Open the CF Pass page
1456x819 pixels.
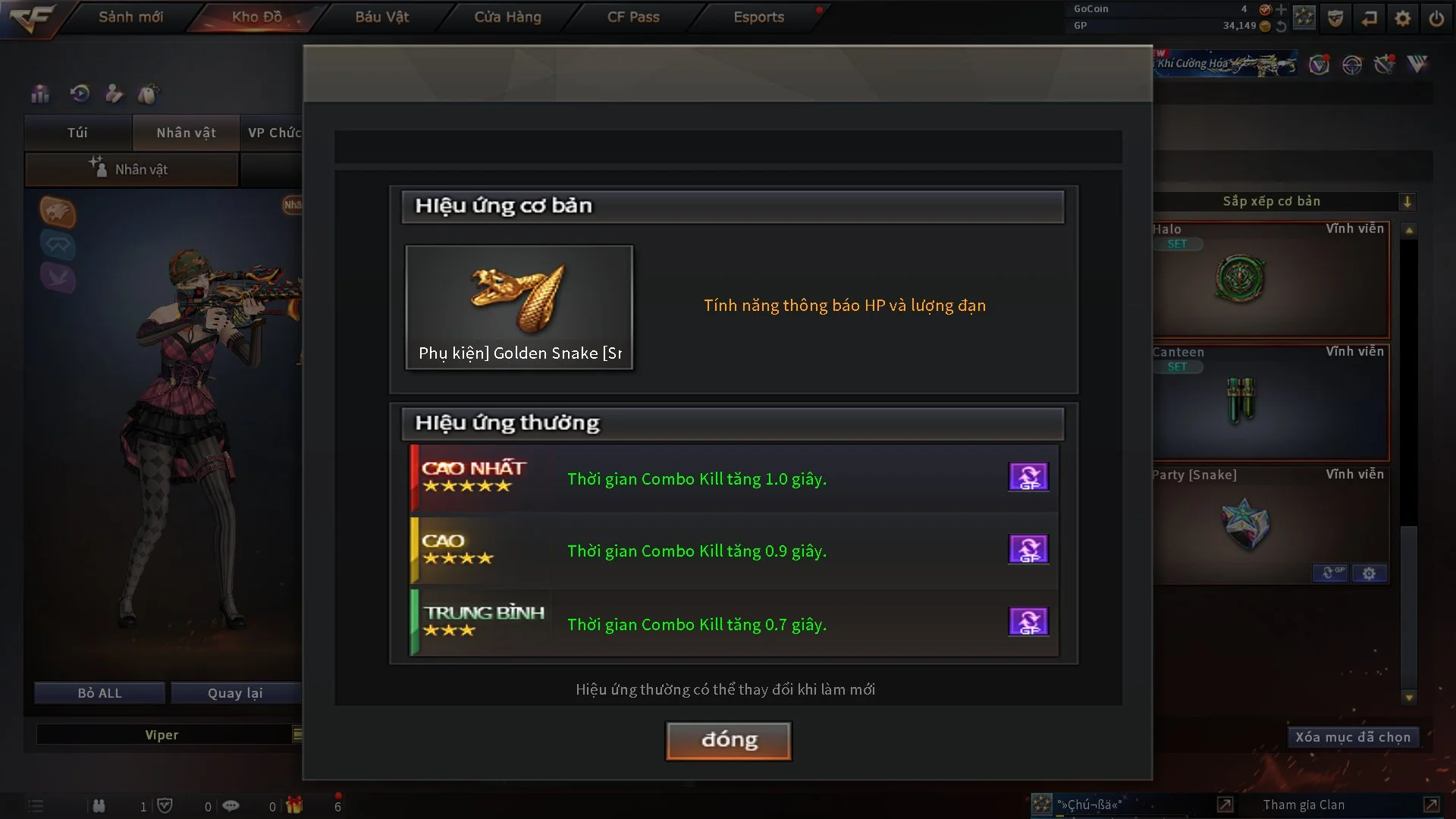coord(633,17)
